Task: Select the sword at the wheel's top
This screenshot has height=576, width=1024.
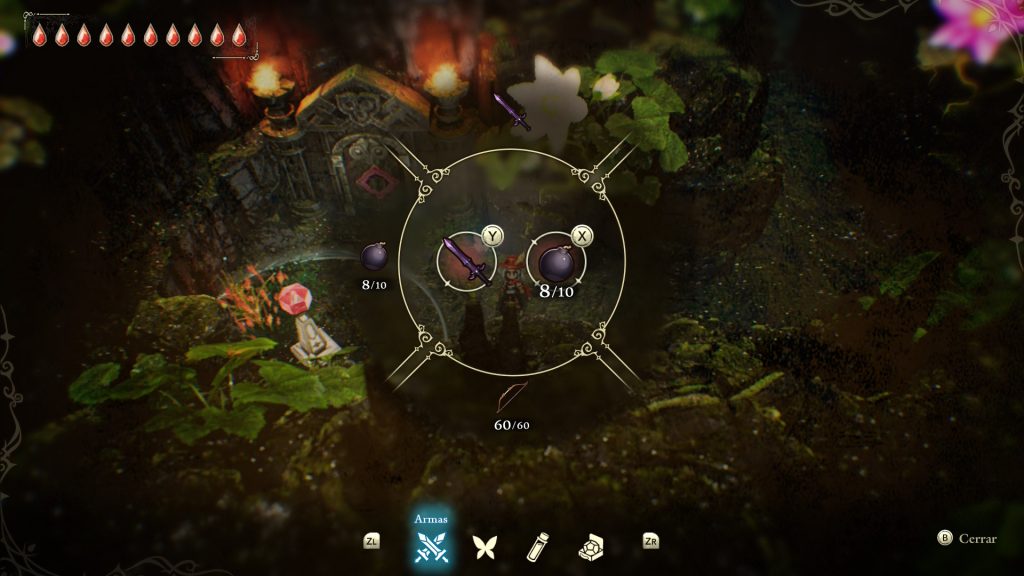Action: pos(511,111)
